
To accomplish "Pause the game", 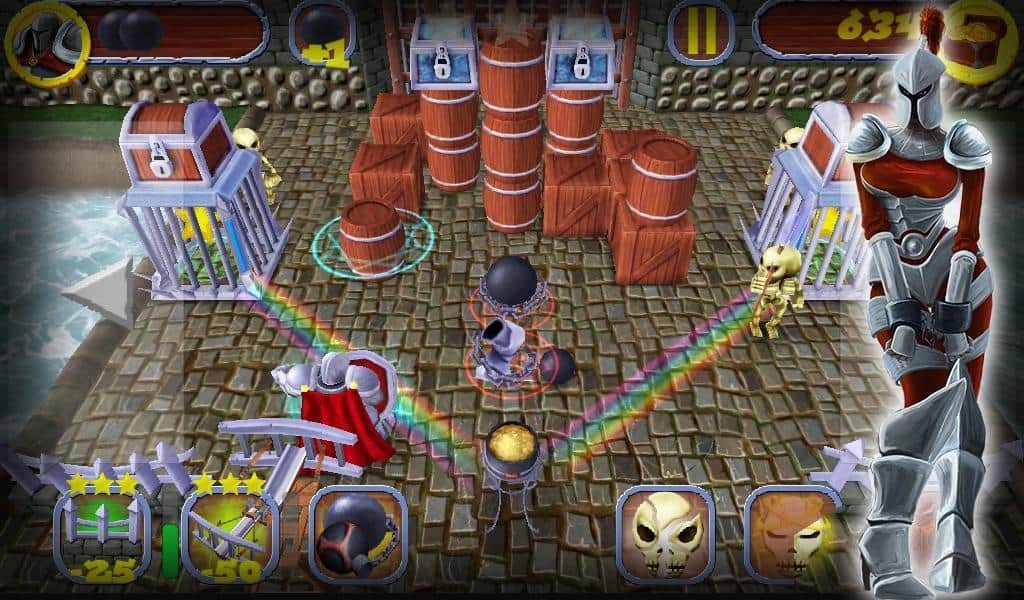I will (x=701, y=32).
